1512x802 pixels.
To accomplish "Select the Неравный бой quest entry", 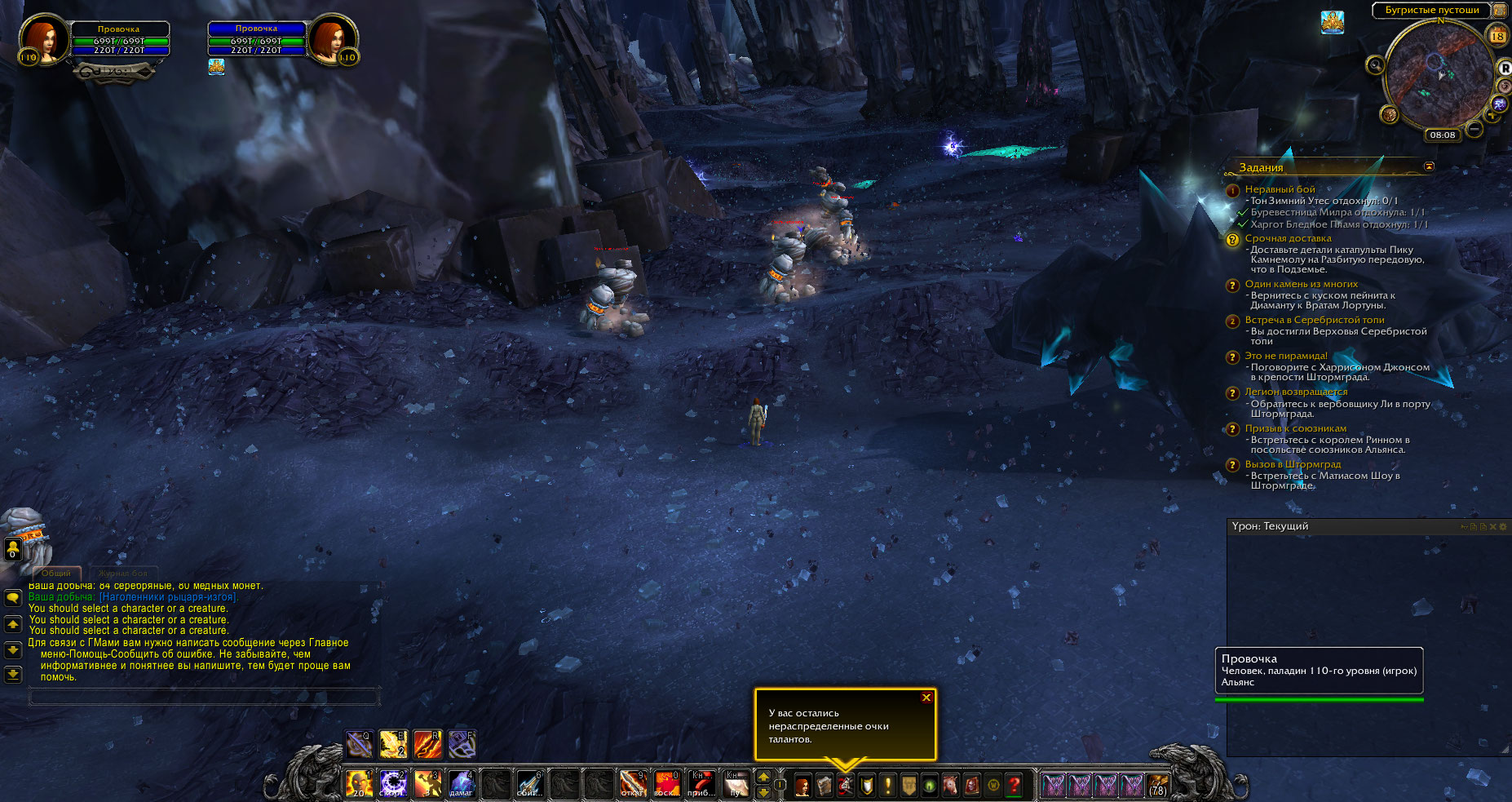I will (1280, 189).
